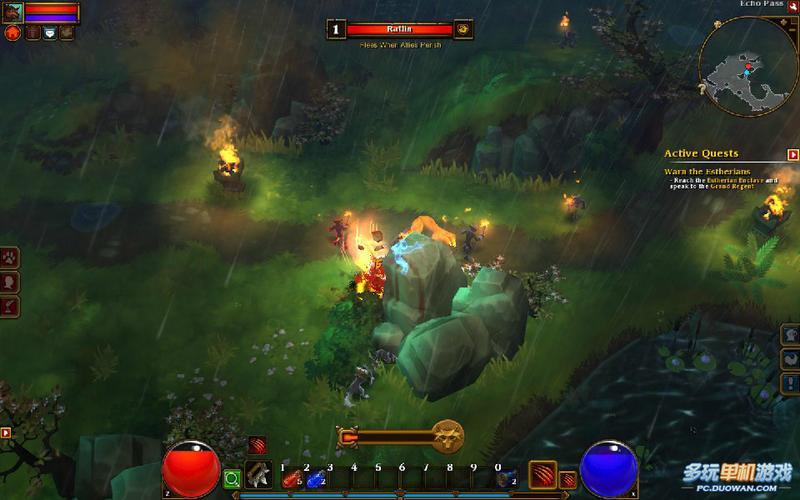
Task: Select the Warn the Estherians quest
Action: (x=702, y=171)
